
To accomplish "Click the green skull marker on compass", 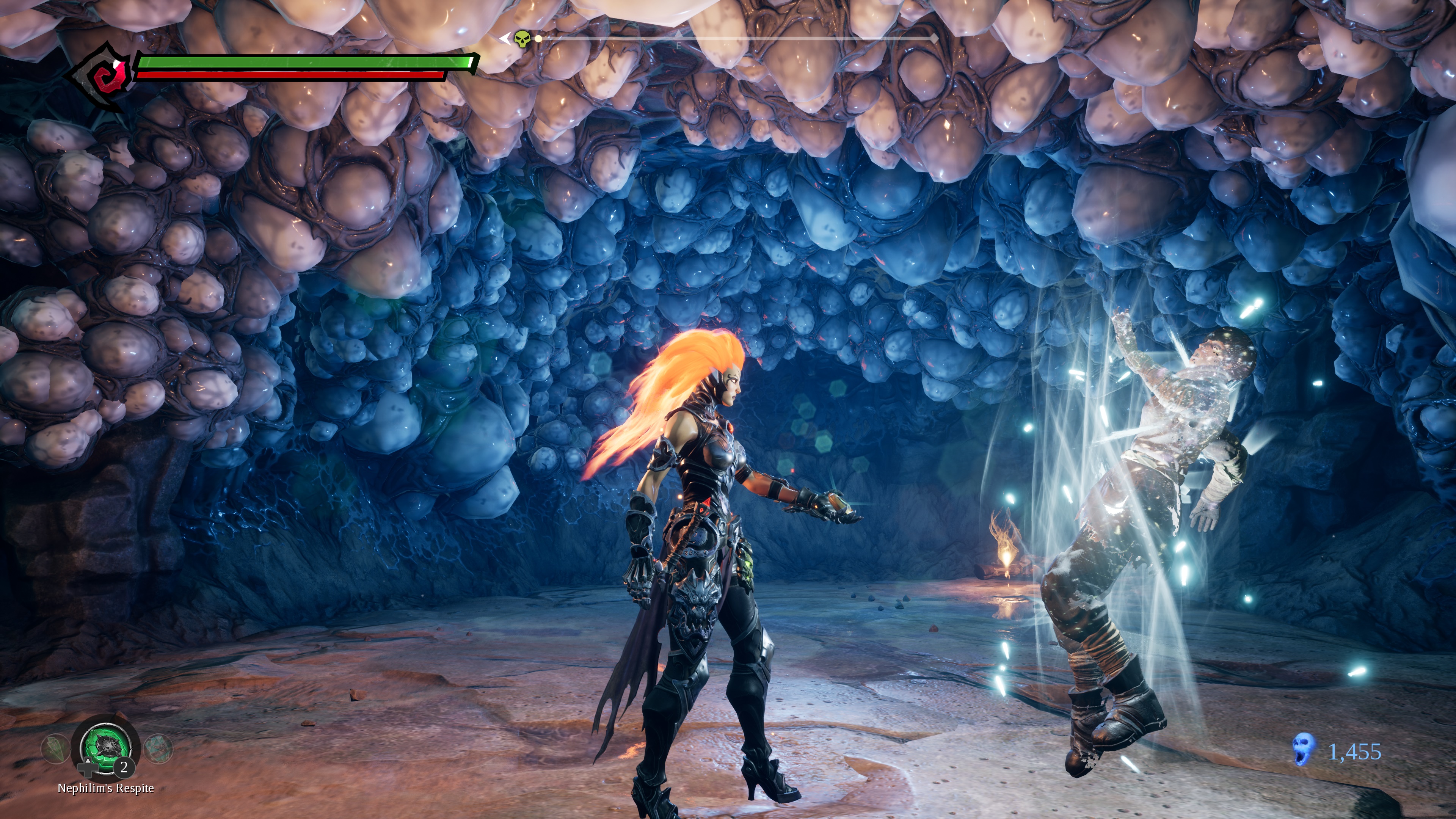I will [x=523, y=39].
